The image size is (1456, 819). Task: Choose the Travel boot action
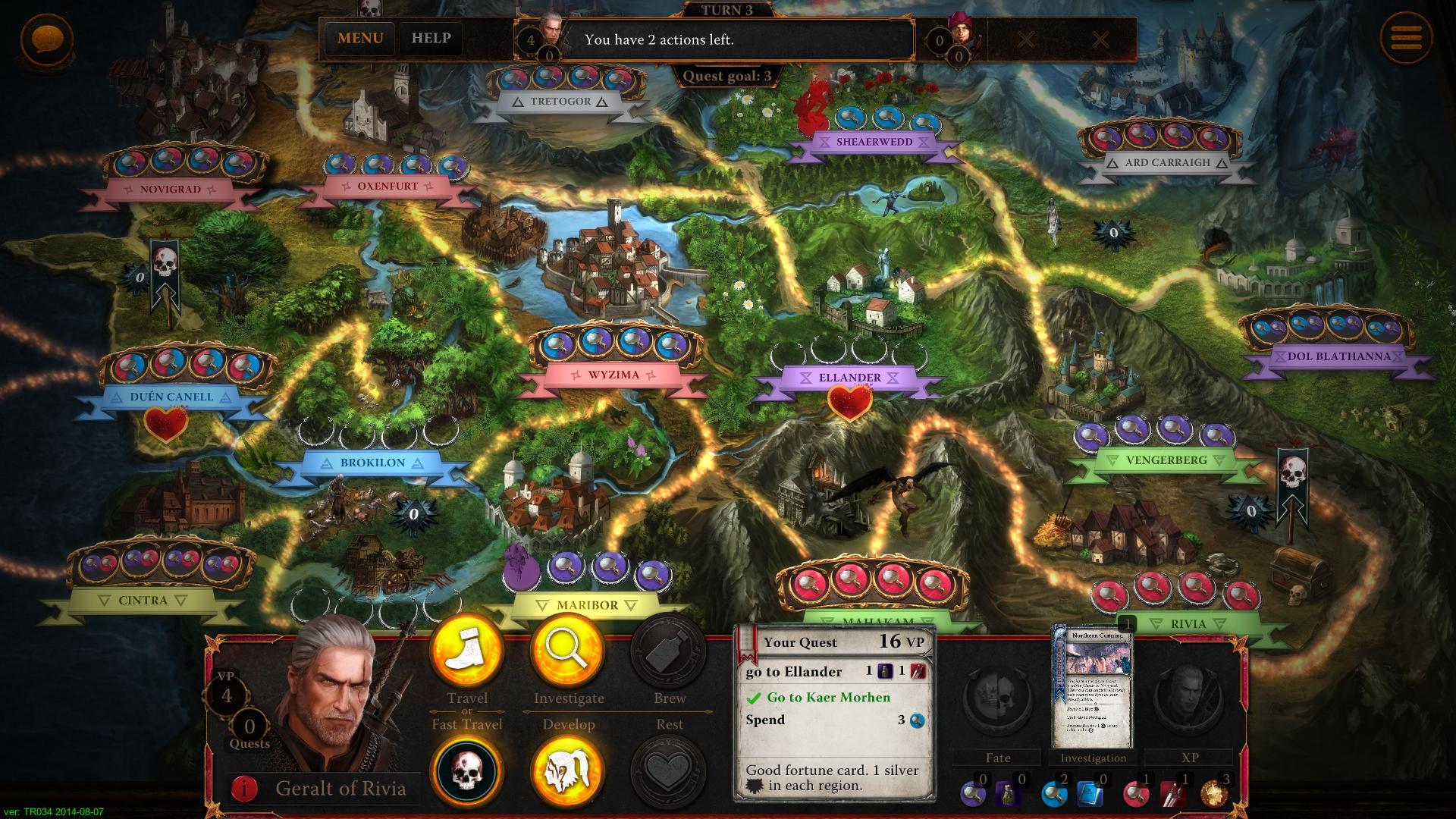[x=466, y=653]
